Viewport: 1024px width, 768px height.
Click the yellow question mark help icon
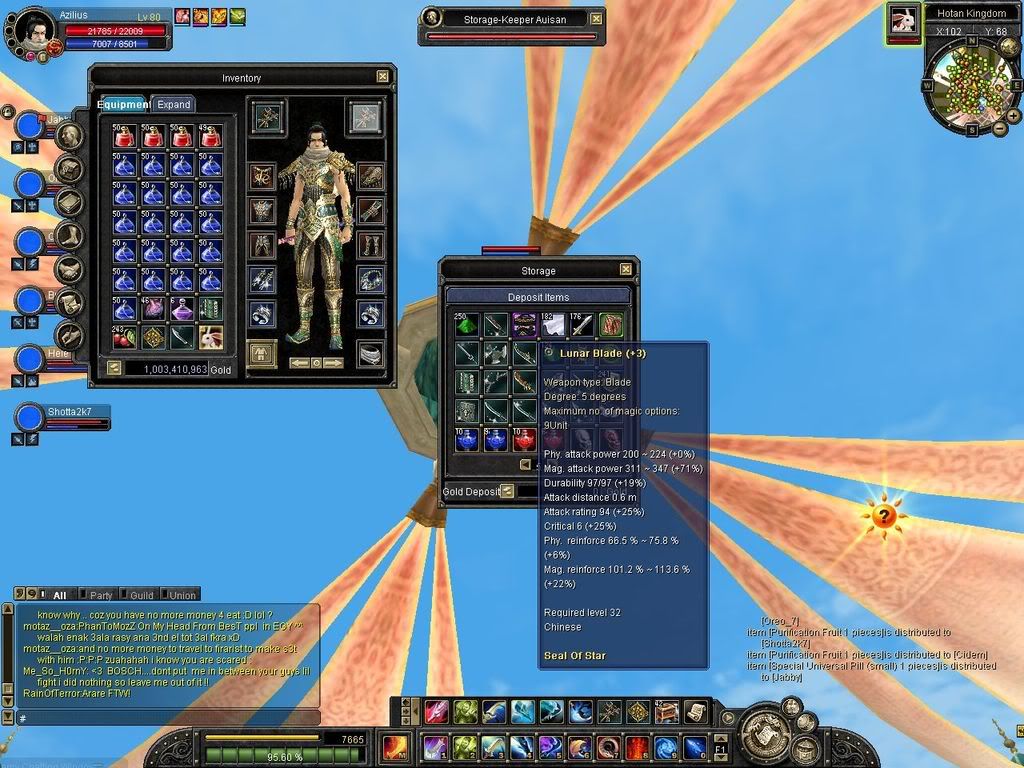pos(883,517)
